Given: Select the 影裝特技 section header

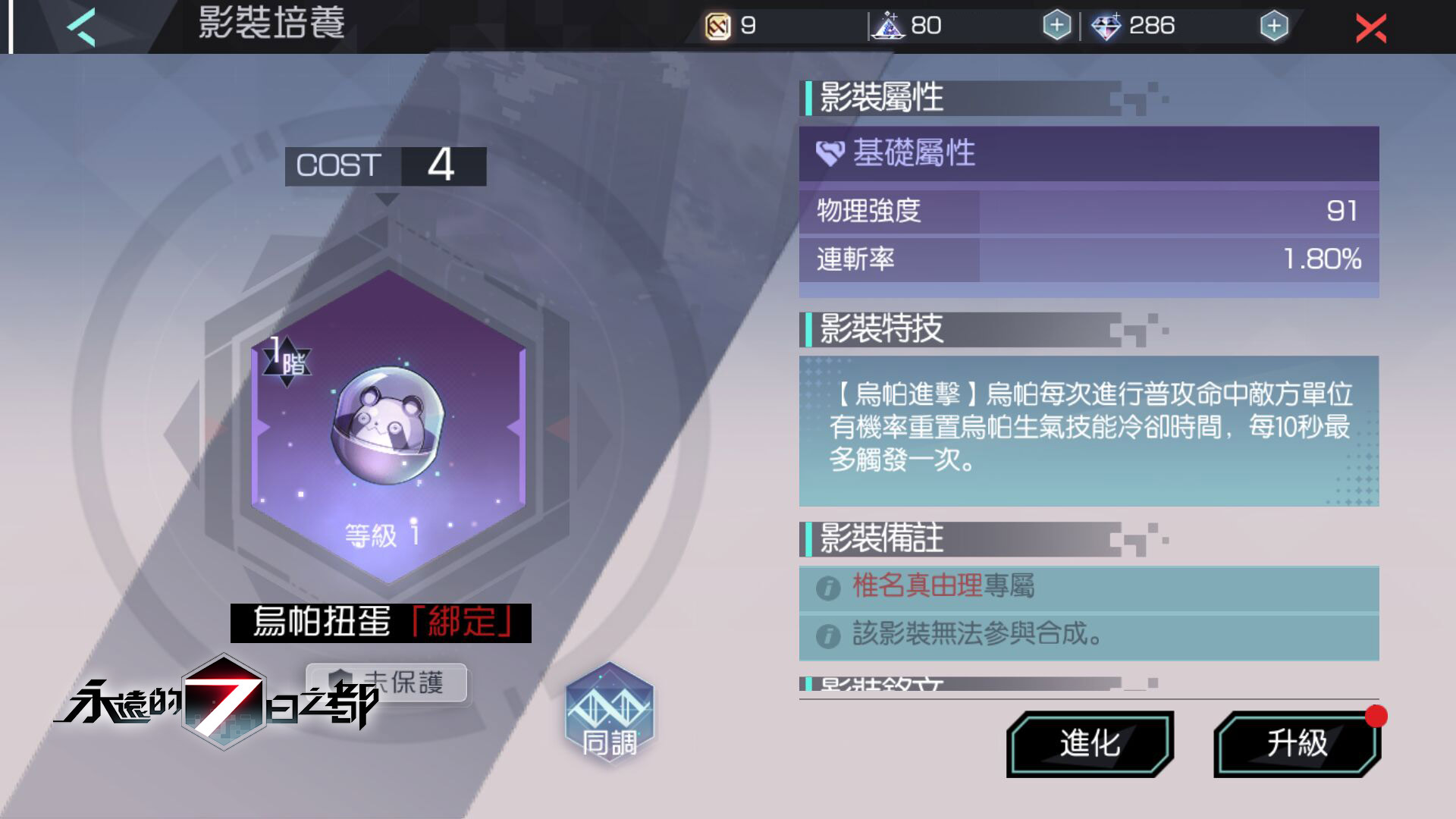Looking at the screenshot, I should click(x=880, y=330).
